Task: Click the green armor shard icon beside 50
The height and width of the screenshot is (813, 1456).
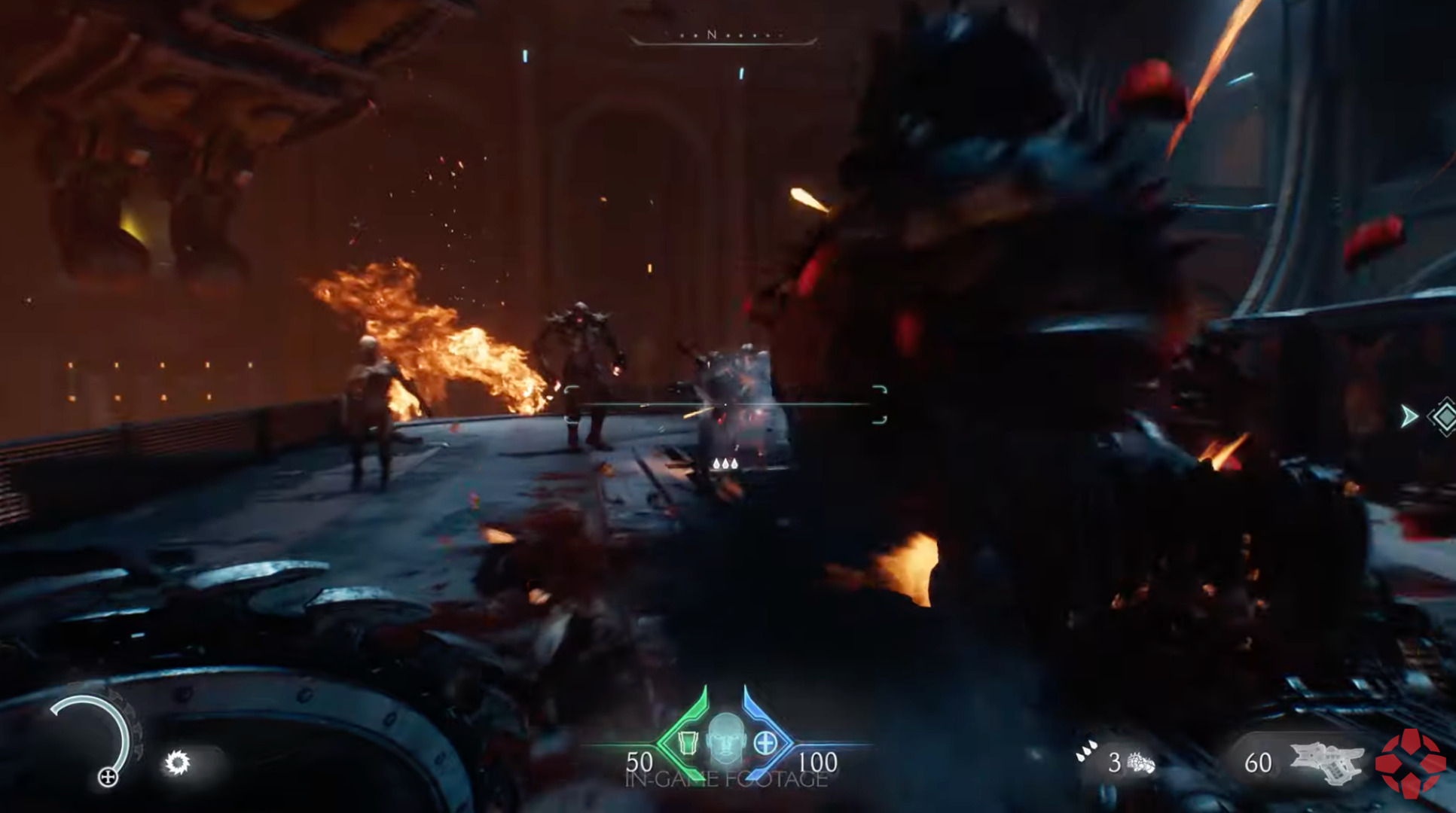Action: click(x=688, y=741)
